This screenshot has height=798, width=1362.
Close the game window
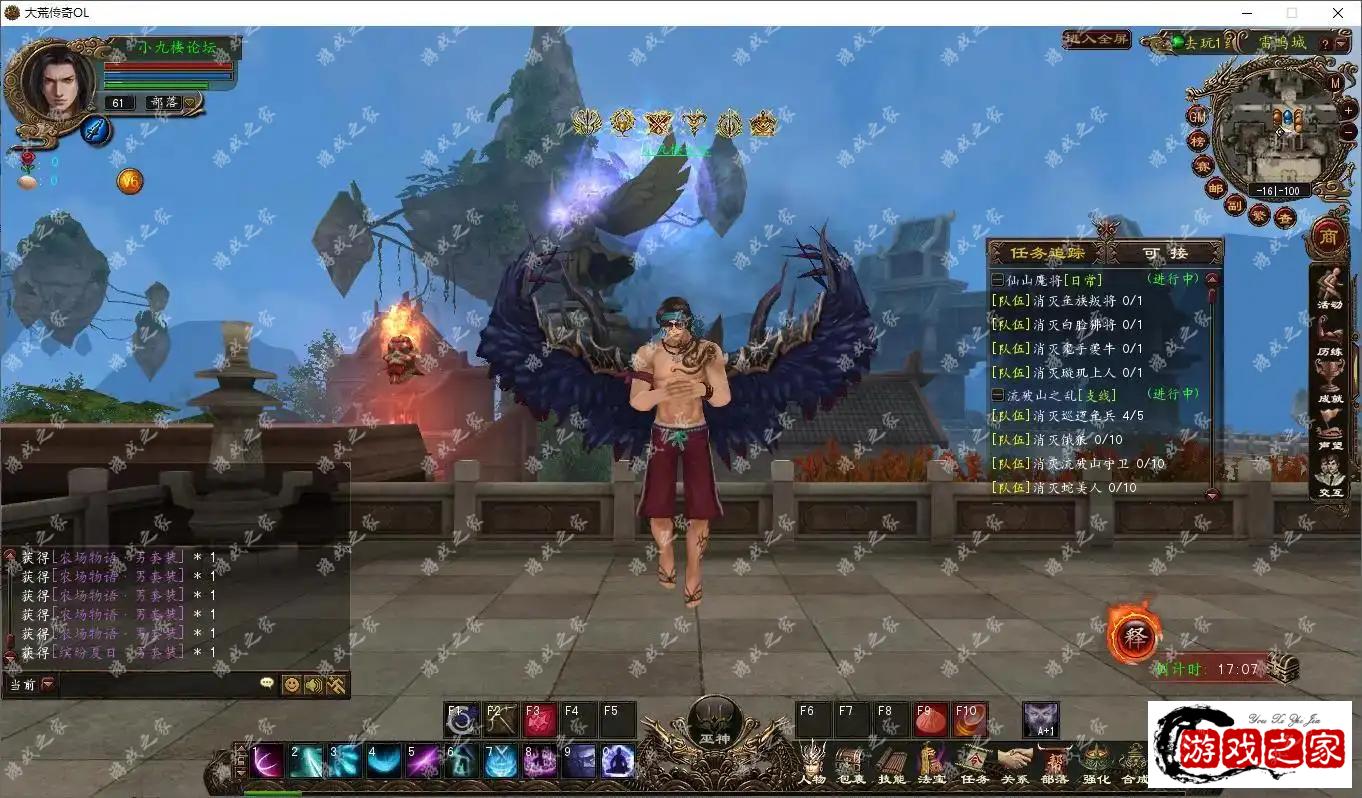[x=1338, y=13]
